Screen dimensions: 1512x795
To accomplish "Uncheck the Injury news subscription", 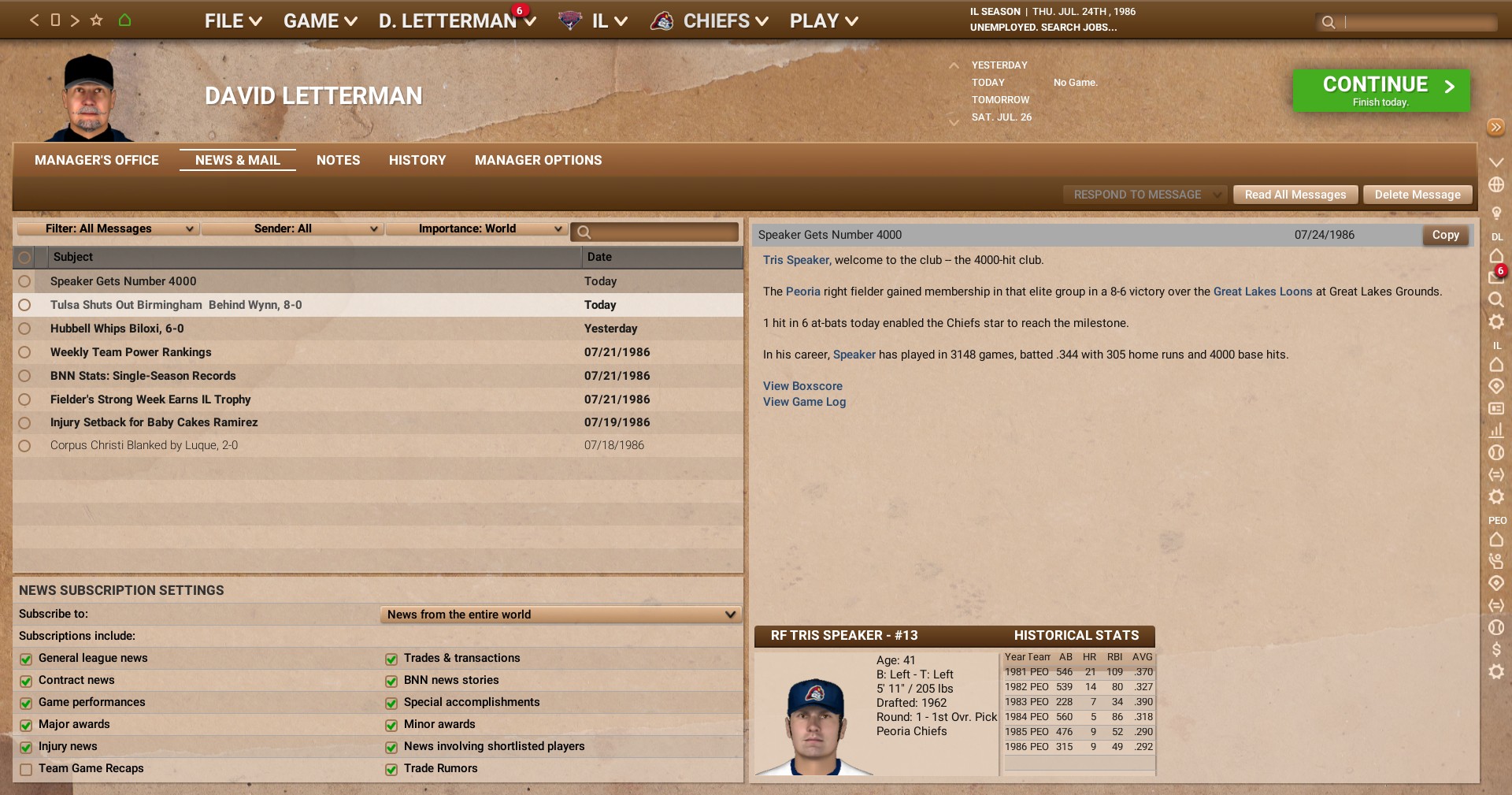I will point(26,747).
